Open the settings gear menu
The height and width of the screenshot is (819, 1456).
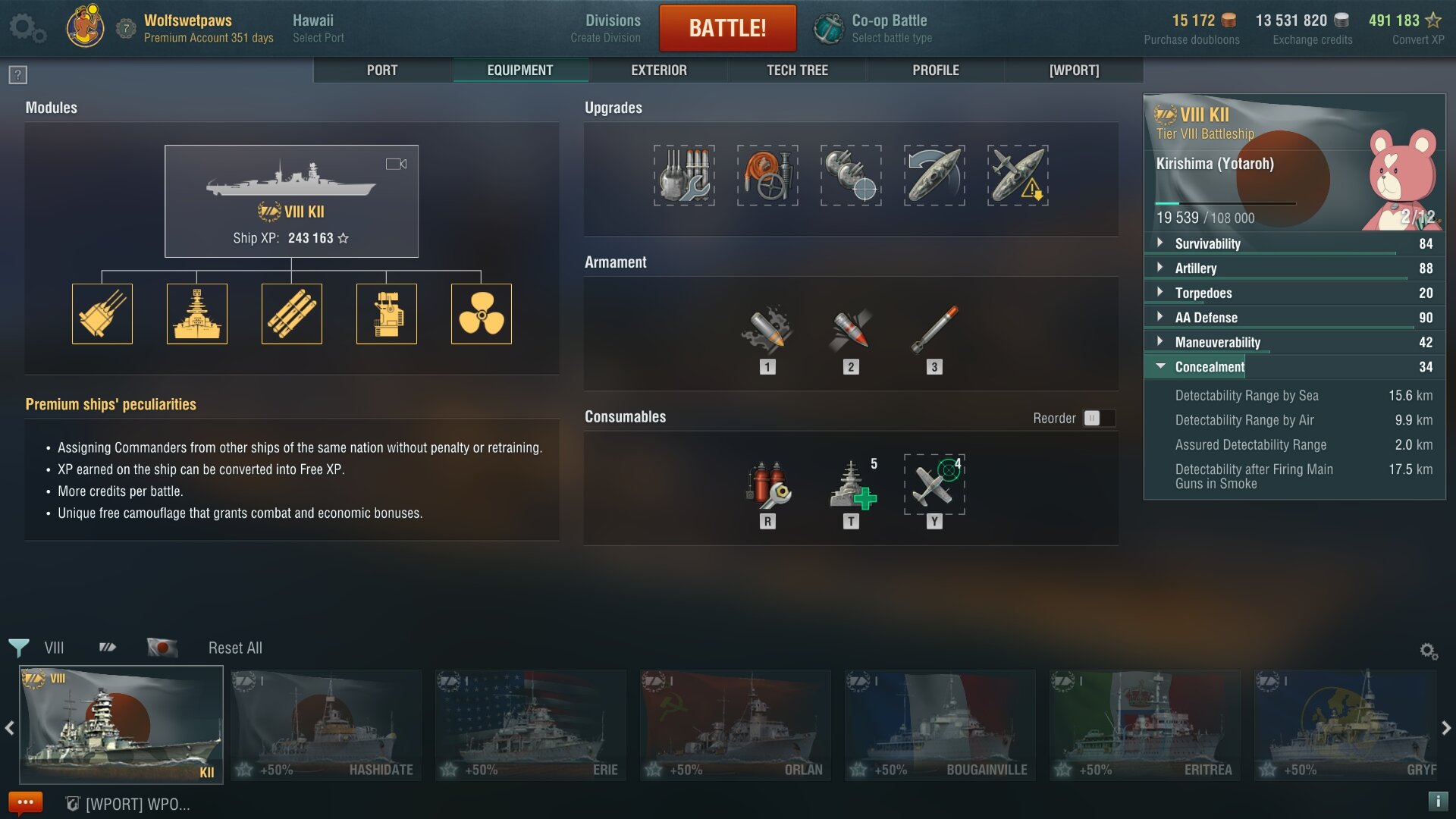(27, 28)
